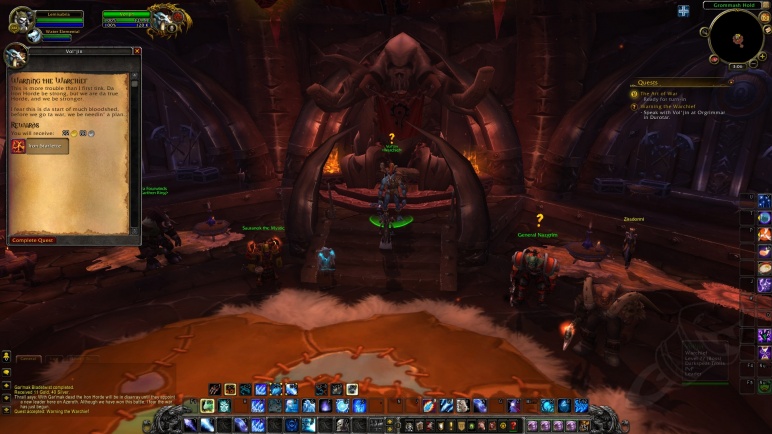Open the Grommash Hold zone map label
Viewport: 772px width, 434px height.
736,5
